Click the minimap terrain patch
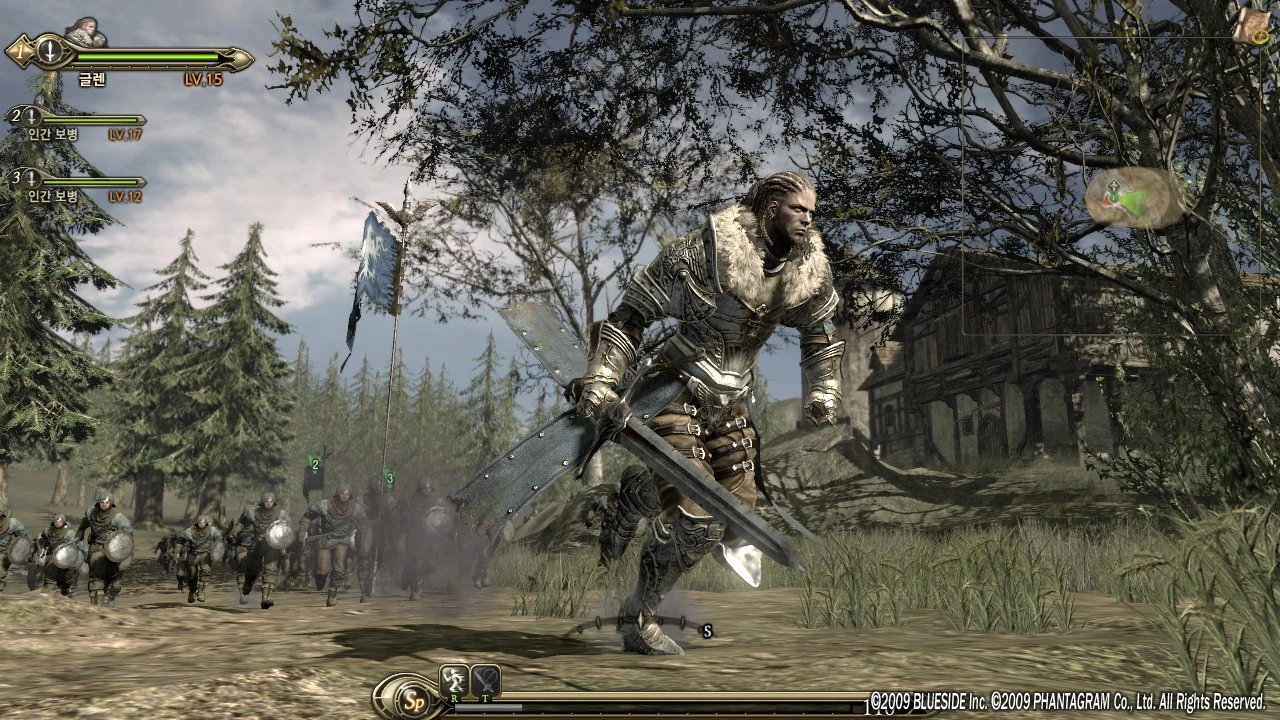This screenshot has height=720, width=1280. click(x=1134, y=197)
